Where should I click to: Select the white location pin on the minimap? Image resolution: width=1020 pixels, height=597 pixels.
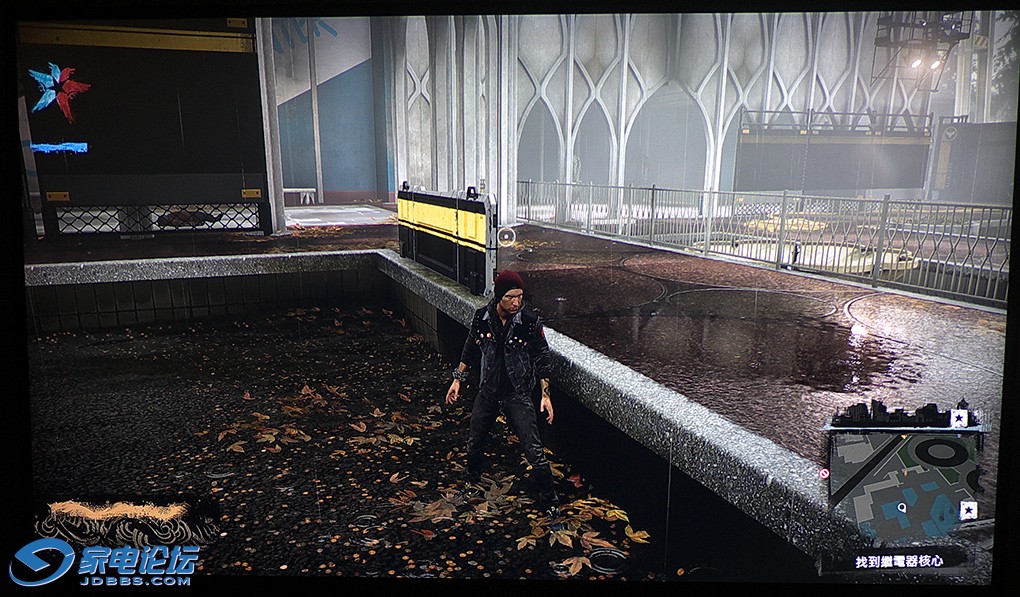(903, 508)
